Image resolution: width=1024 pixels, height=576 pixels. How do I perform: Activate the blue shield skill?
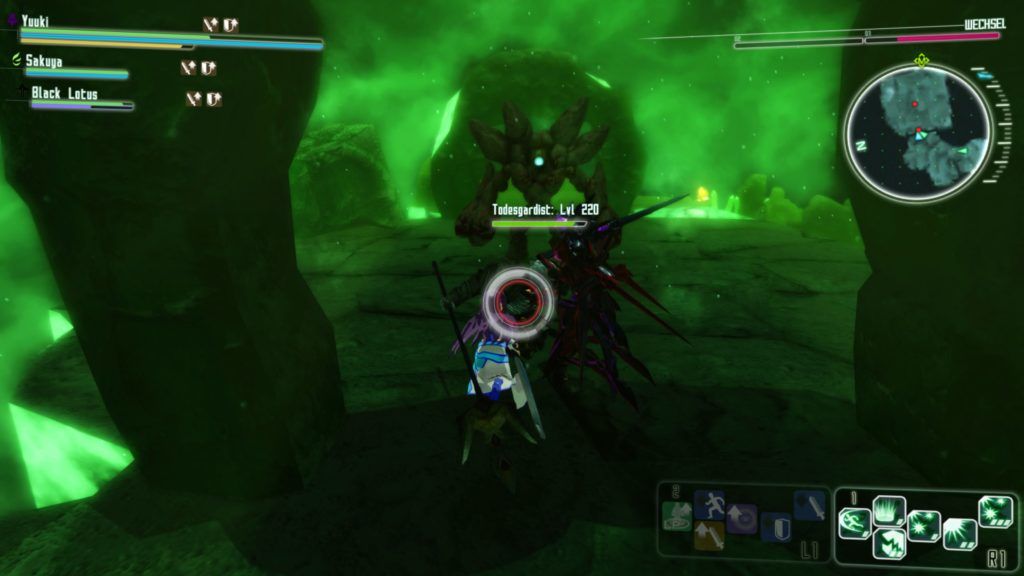click(775, 526)
